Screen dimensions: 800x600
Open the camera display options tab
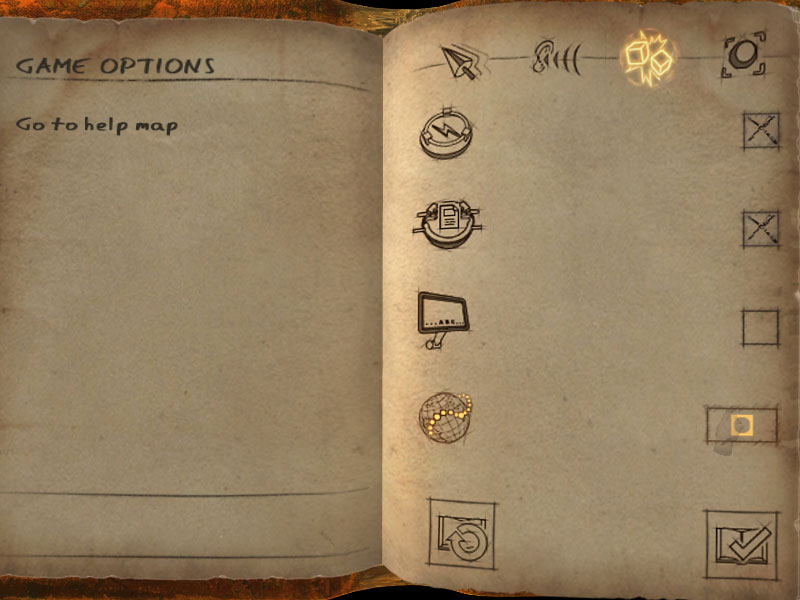pos(744,55)
